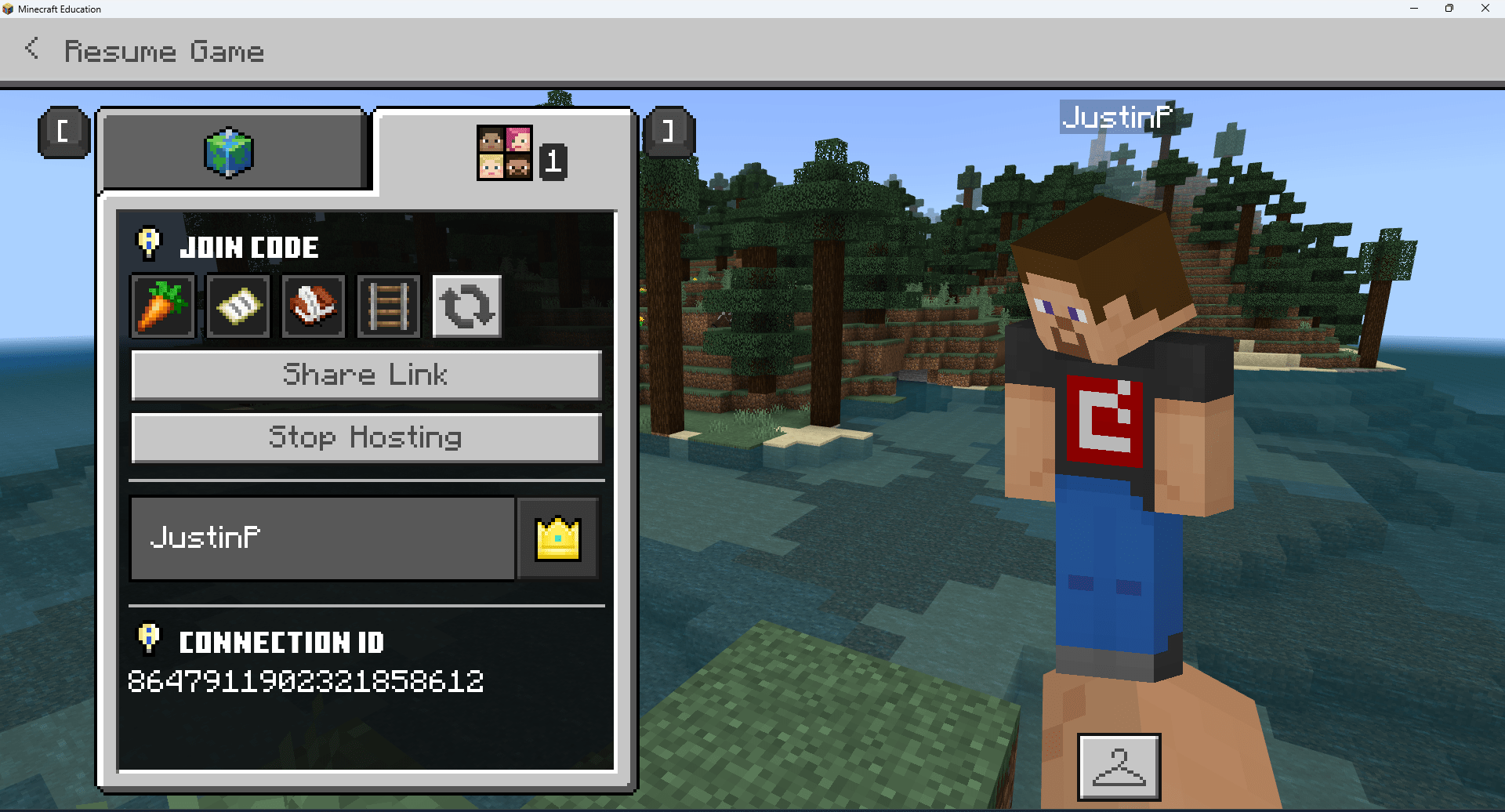Click the help bulb beside Connection ID
This screenshot has height=812, width=1505.
coord(149,639)
